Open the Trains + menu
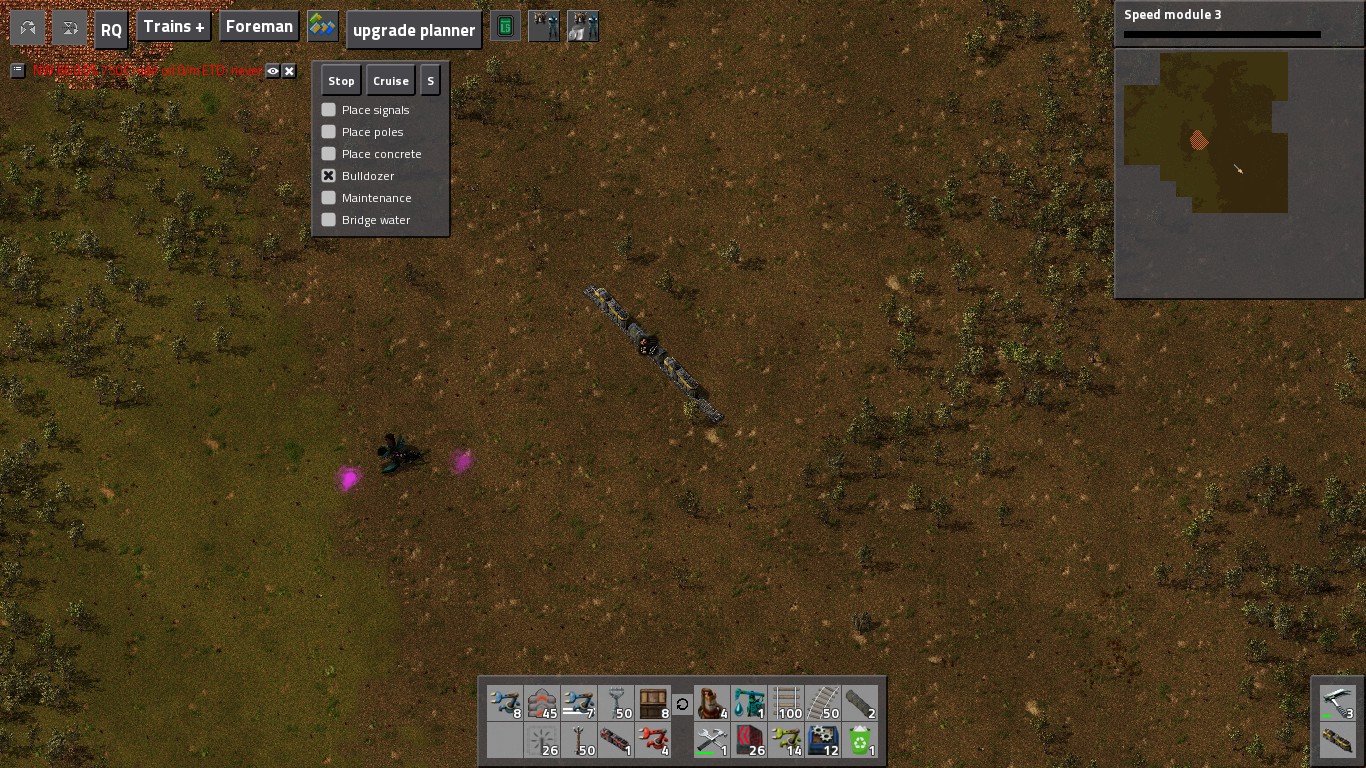This screenshot has width=1366, height=768. point(174,27)
